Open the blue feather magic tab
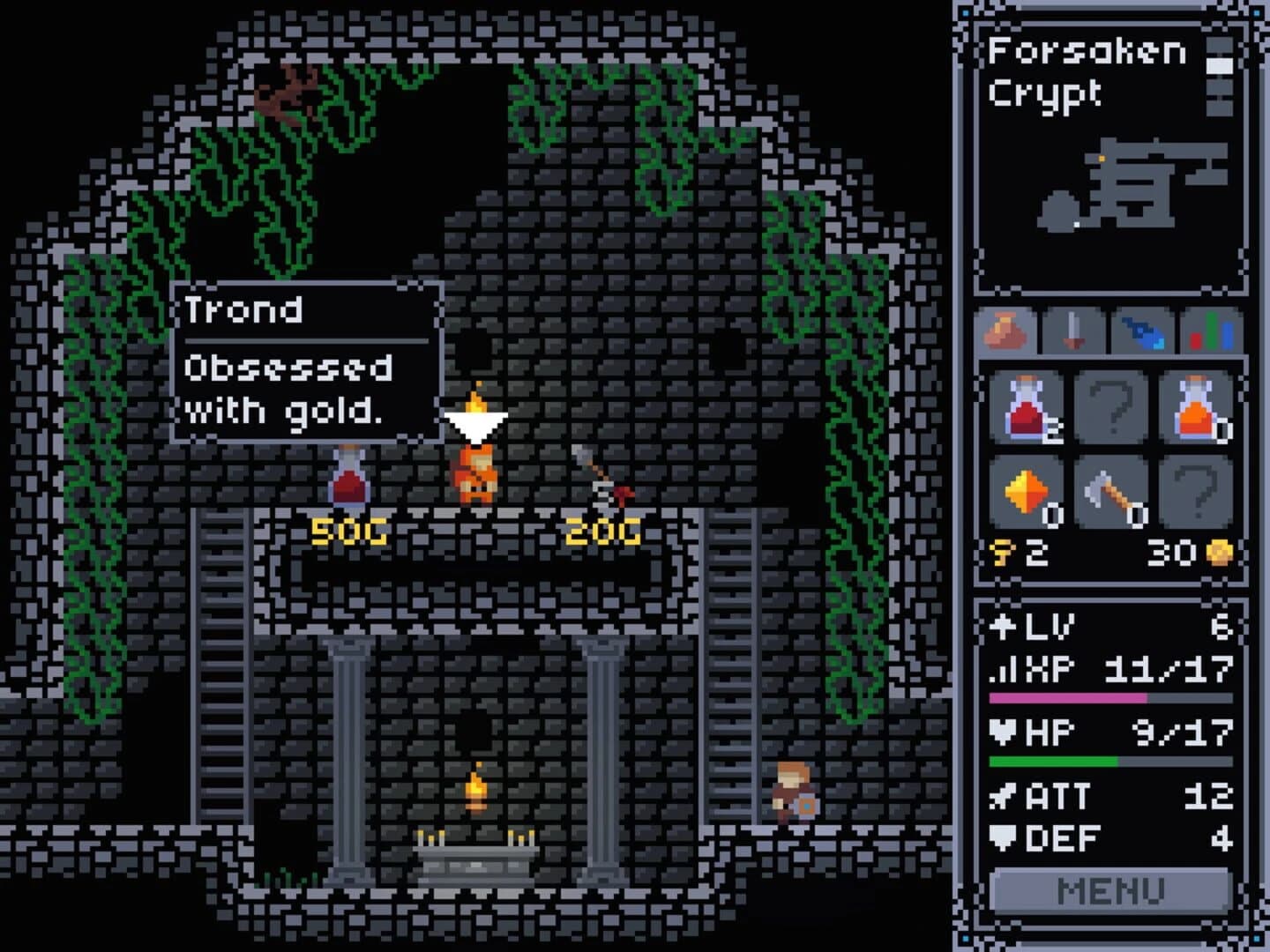Screen dimensions: 1270x952 (x=1144, y=333)
